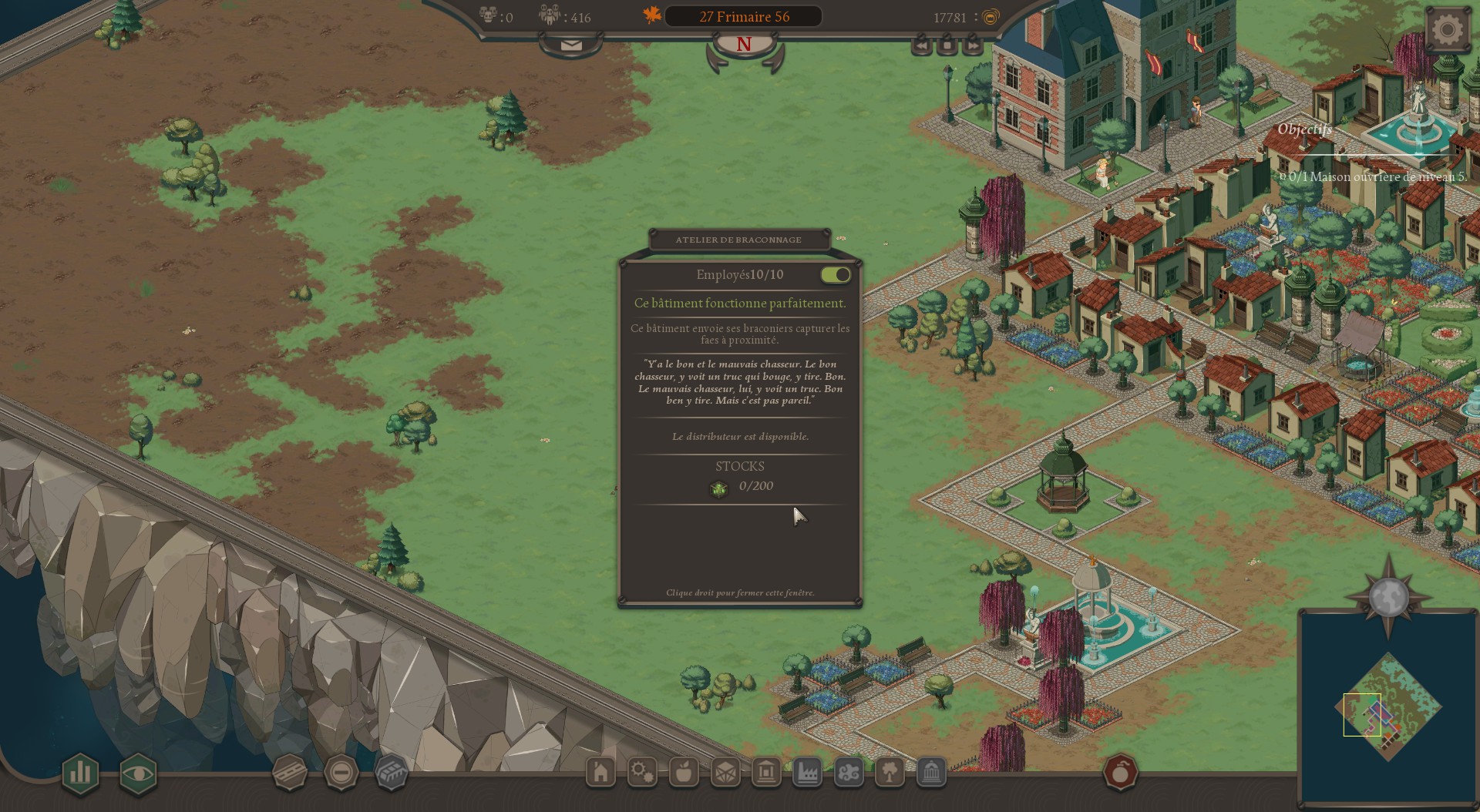Open the date display showing 27 Frimaire 56
This screenshot has height=812, width=1480.
[742, 15]
